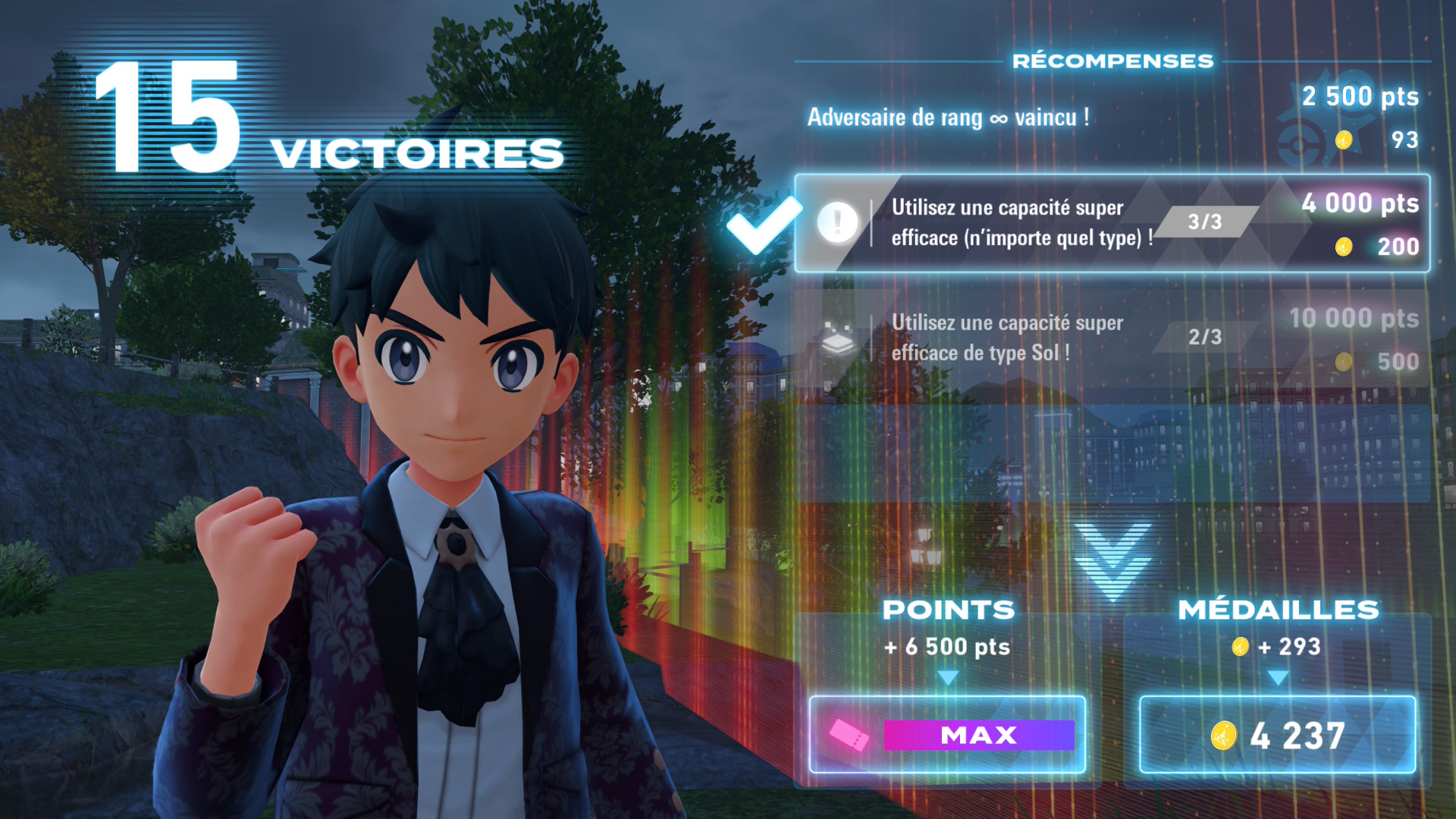The image size is (1456, 819).
Task: Click the pink ticket MAX points panel
Action: [947, 734]
